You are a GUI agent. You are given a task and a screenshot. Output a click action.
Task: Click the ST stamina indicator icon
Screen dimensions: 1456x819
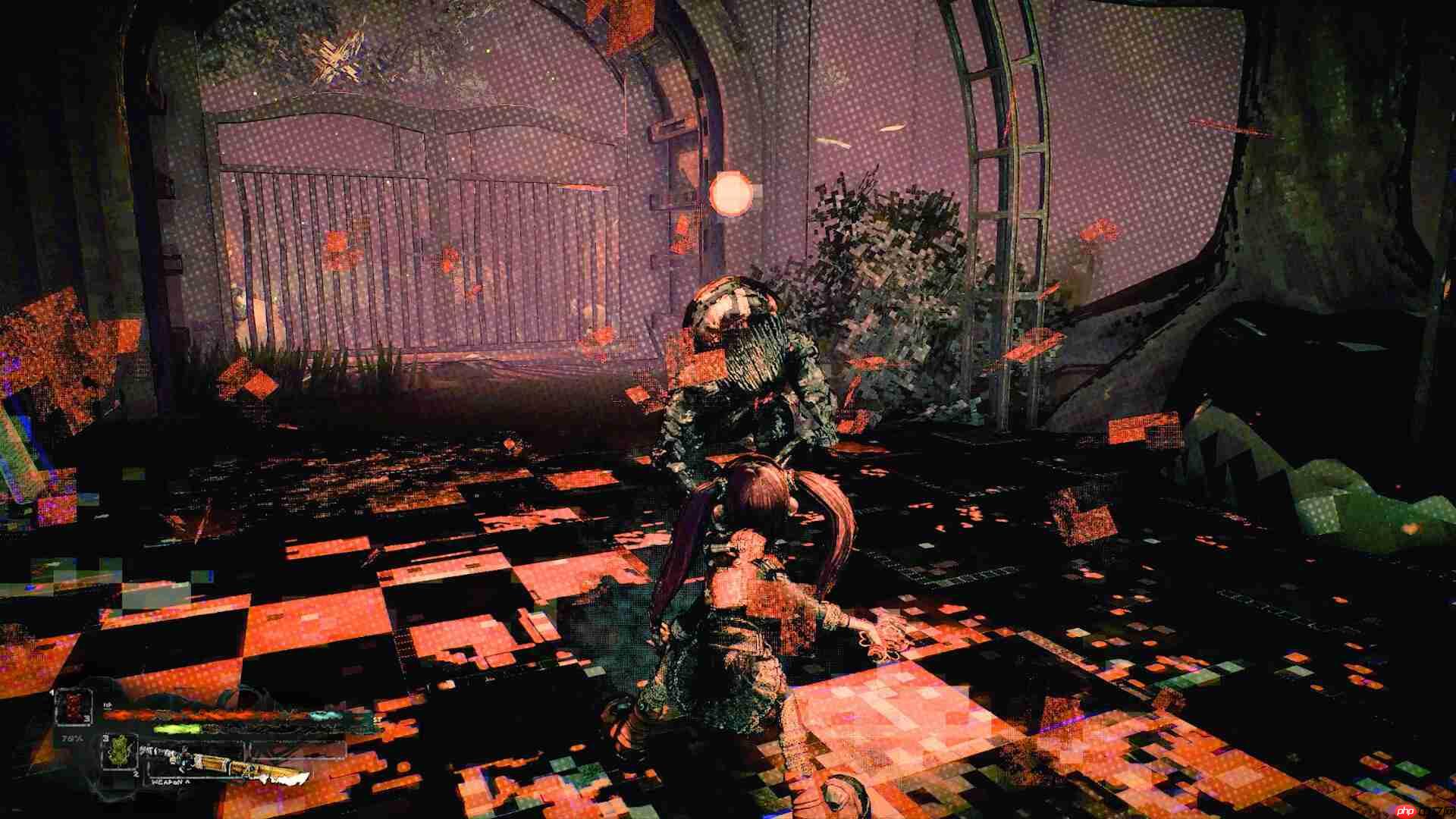tap(377, 719)
